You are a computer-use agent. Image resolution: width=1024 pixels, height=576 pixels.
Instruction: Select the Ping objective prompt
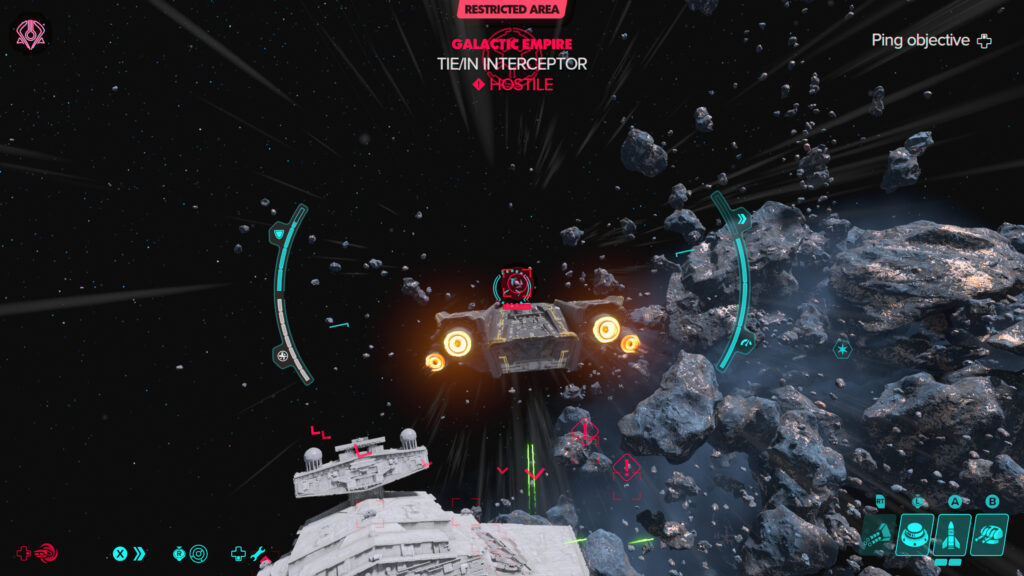930,40
